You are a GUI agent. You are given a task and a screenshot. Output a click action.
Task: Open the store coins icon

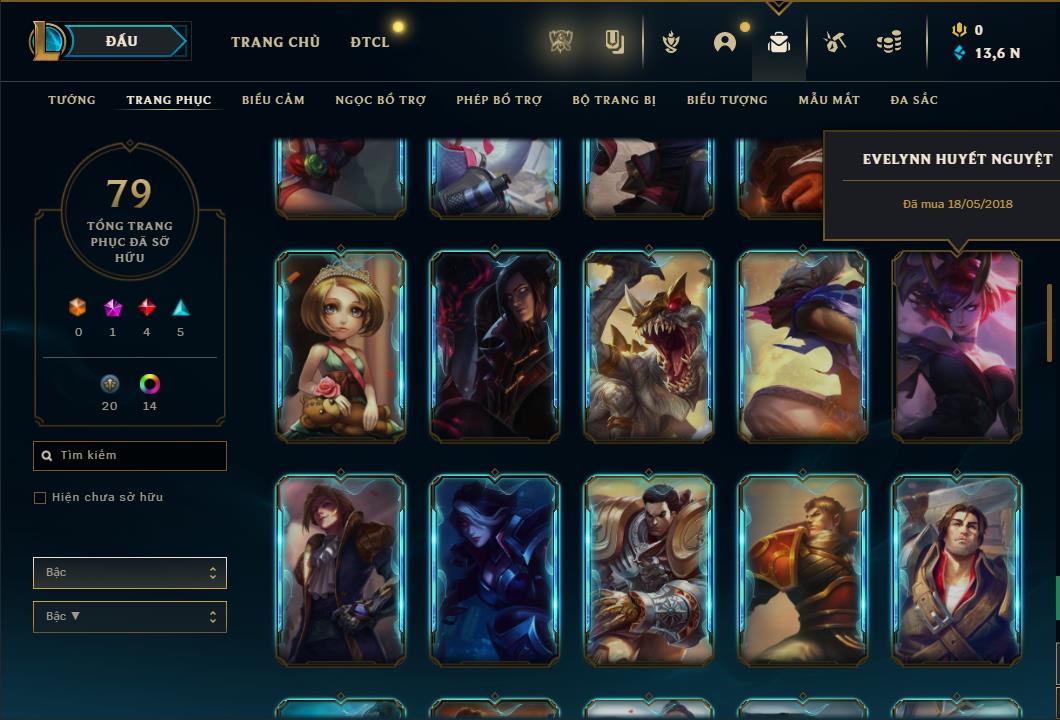(888, 42)
